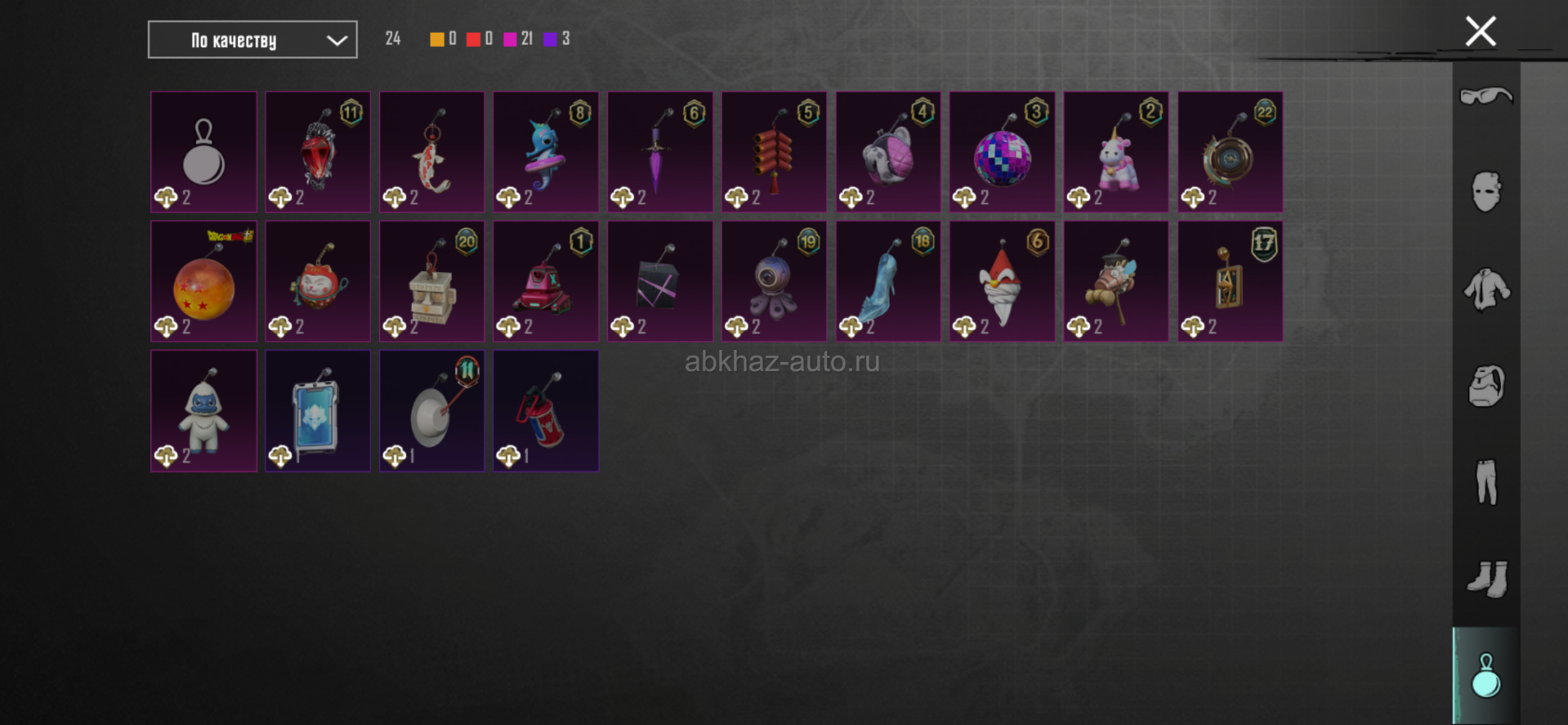Switch to the boots category tab
This screenshot has height=725, width=1568.
tap(1485, 579)
